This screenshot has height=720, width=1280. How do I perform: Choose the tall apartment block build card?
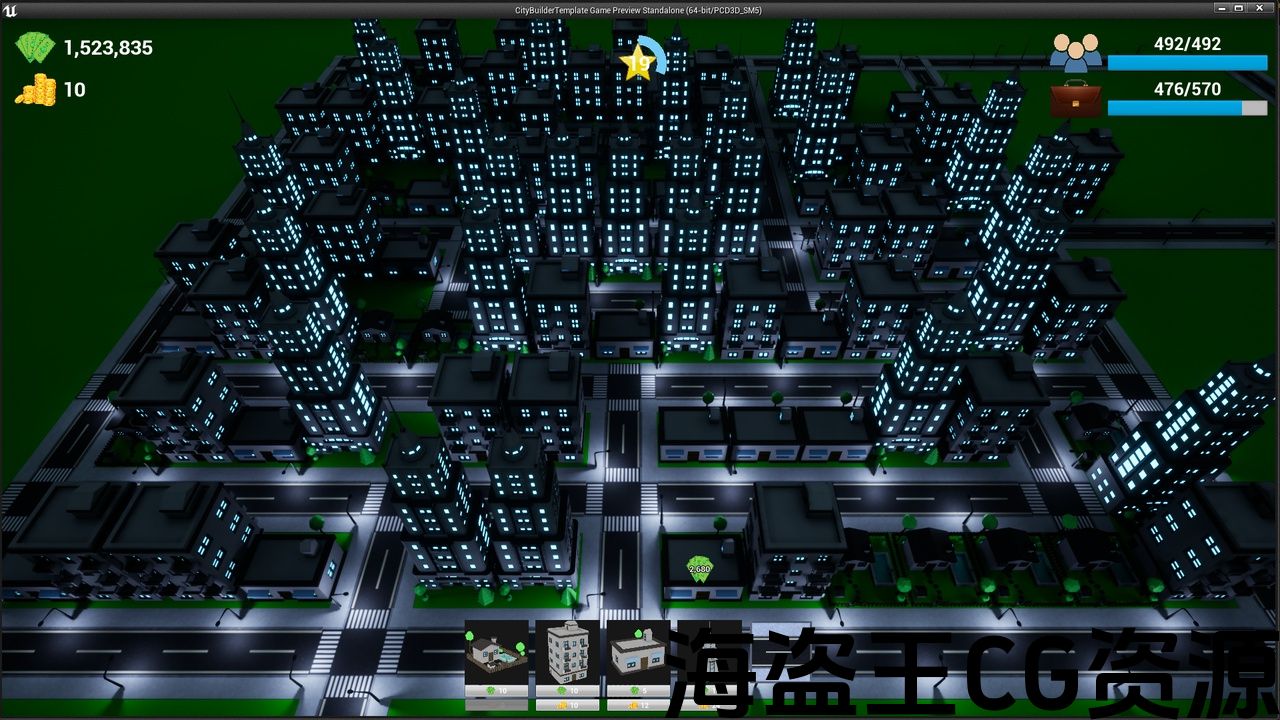pos(567,652)
